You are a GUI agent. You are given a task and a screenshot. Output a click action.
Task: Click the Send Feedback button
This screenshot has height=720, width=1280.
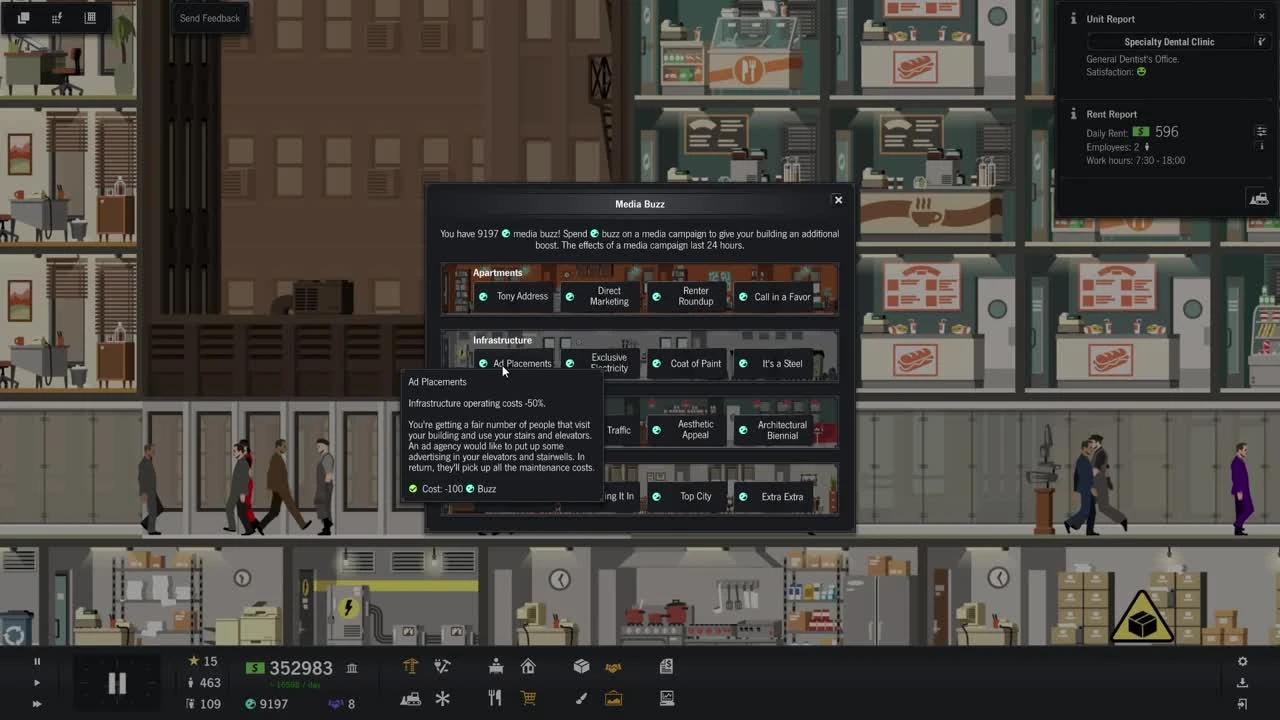209,17
